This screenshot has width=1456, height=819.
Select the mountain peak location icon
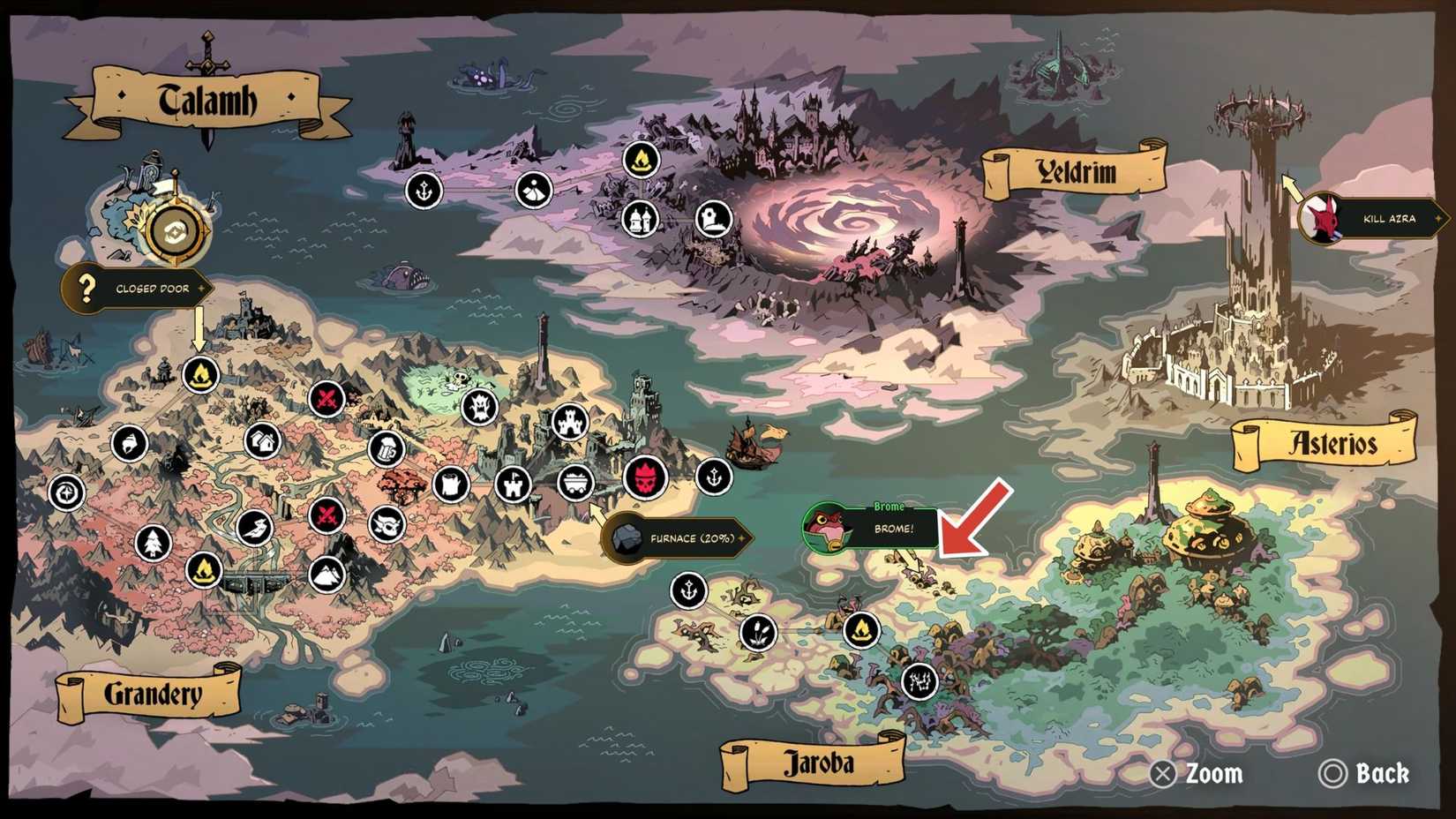coord(326,575)
